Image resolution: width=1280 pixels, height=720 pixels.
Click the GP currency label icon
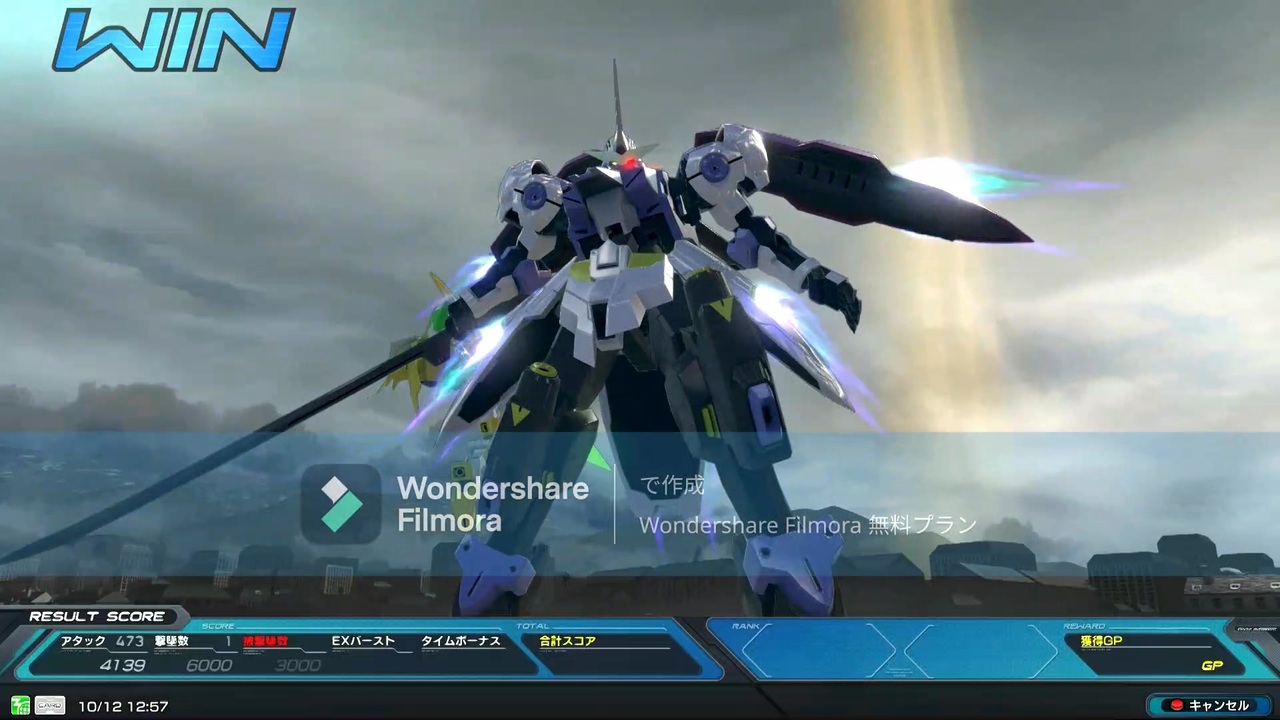click(x=1212, y=665)
